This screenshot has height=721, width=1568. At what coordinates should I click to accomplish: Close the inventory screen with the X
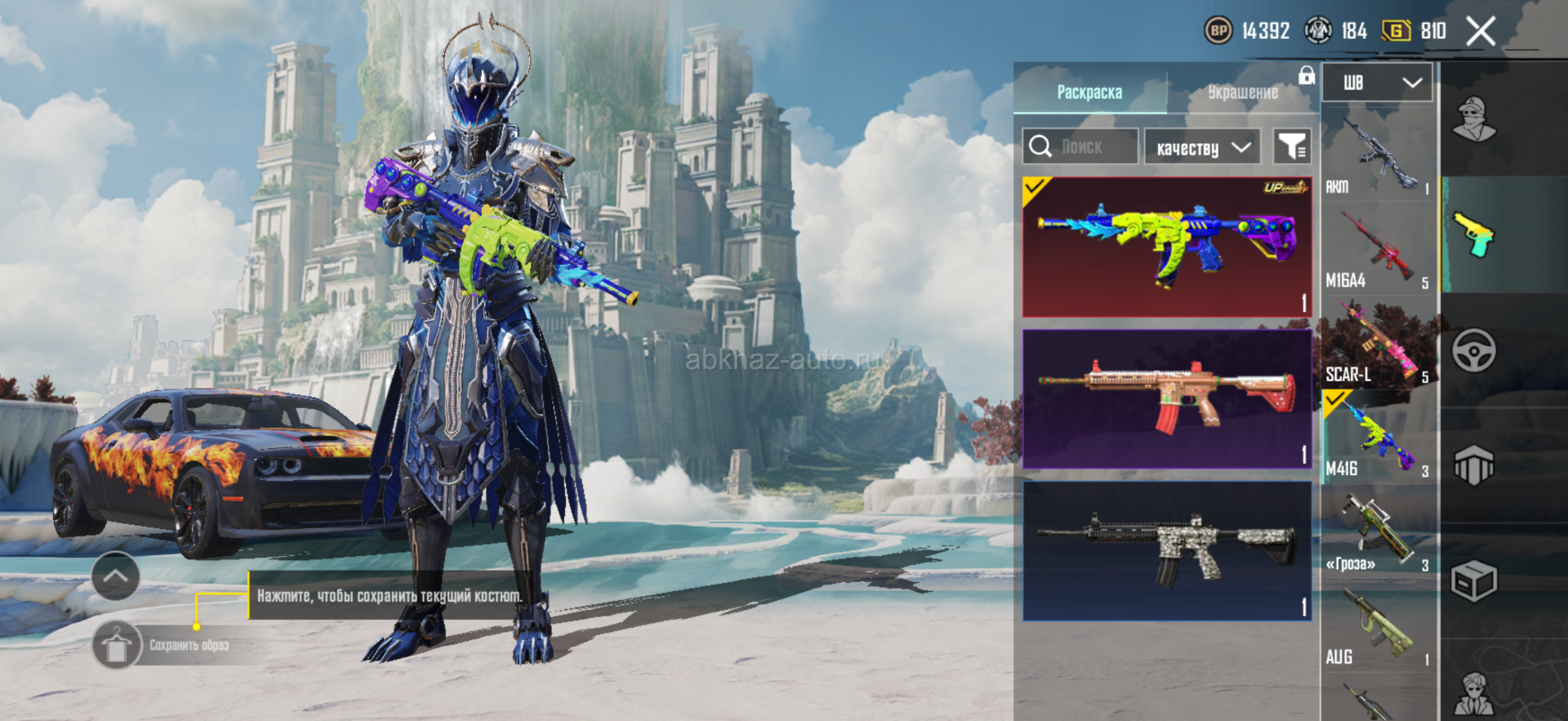[1481, 32]
